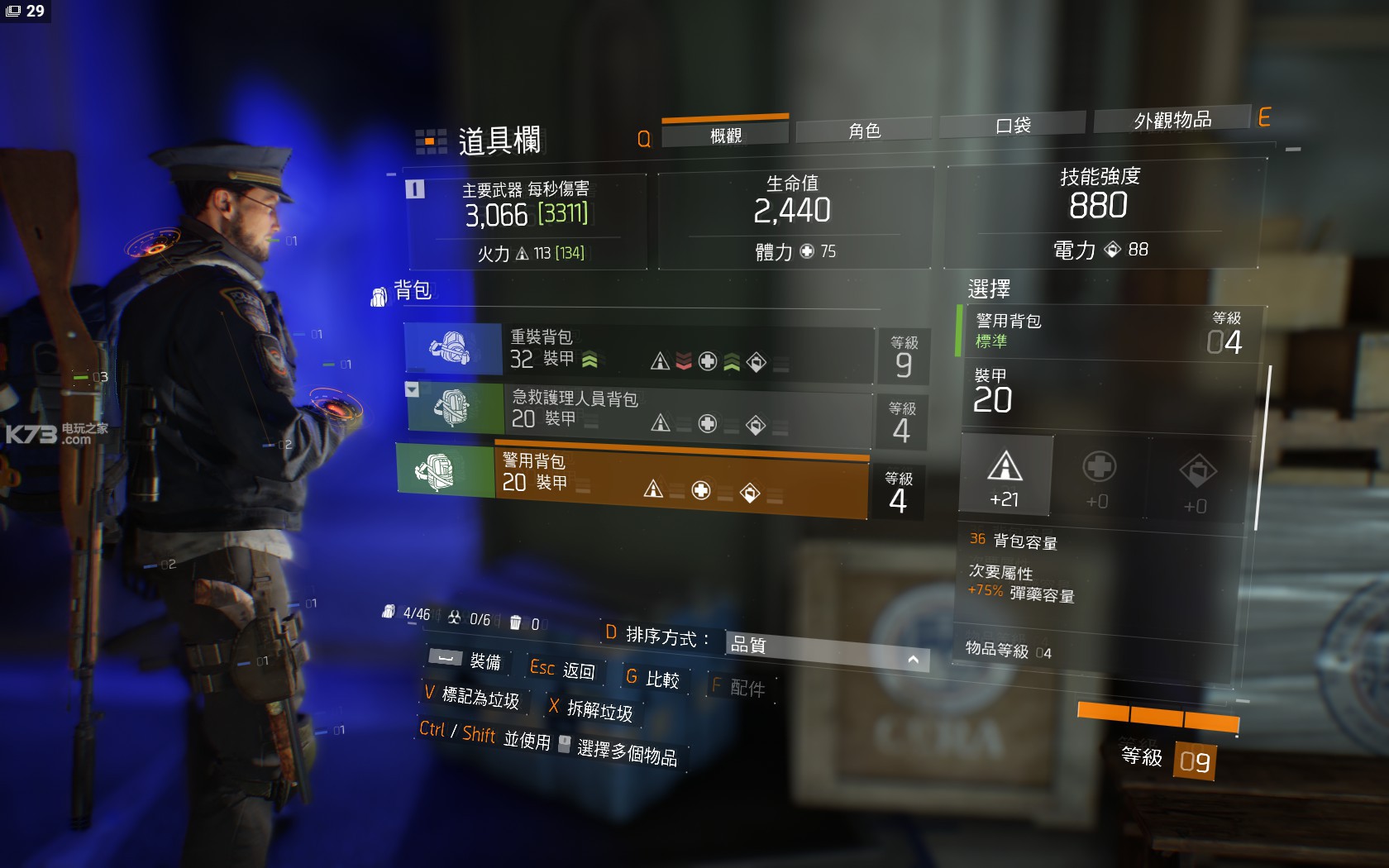Image resolution: width=1389 pixels, height=868 pixels.
Task: Open the 排序方式 sort dropdown showing 品質
Action: click(x=826, y=650)
